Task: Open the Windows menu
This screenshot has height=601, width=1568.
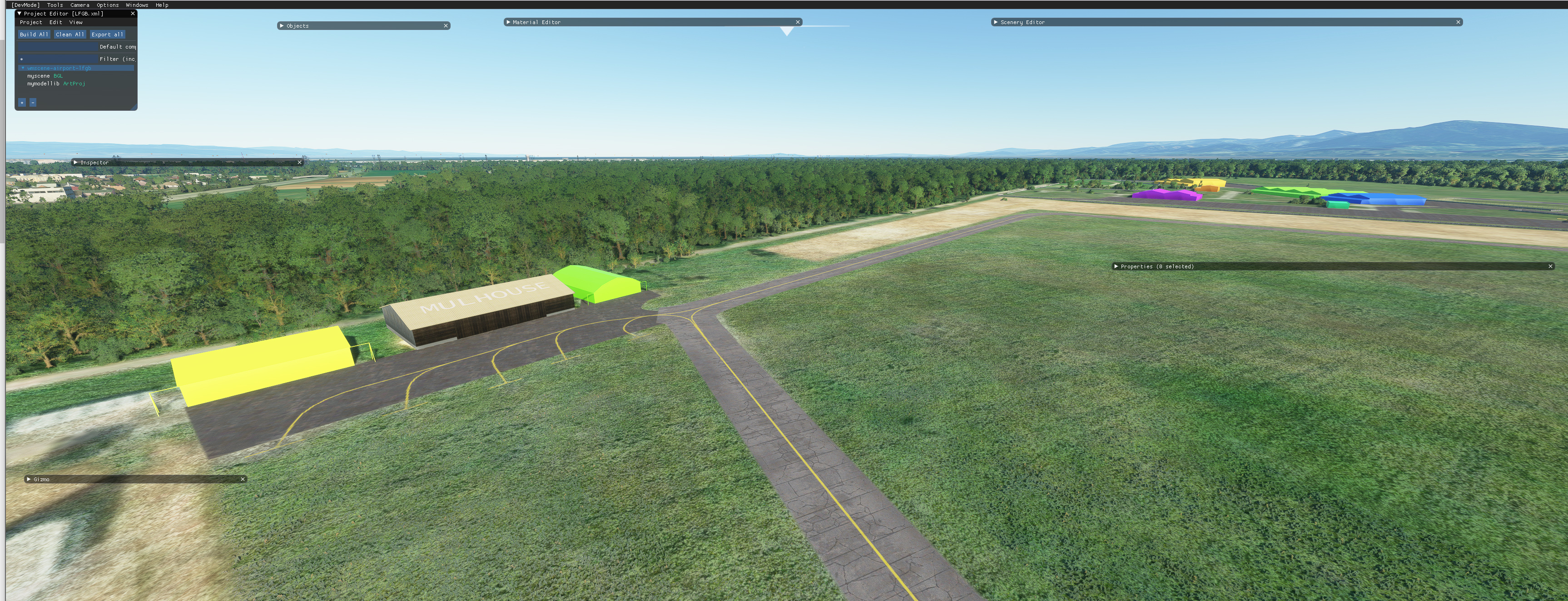Action: click(x=137, y=5)
